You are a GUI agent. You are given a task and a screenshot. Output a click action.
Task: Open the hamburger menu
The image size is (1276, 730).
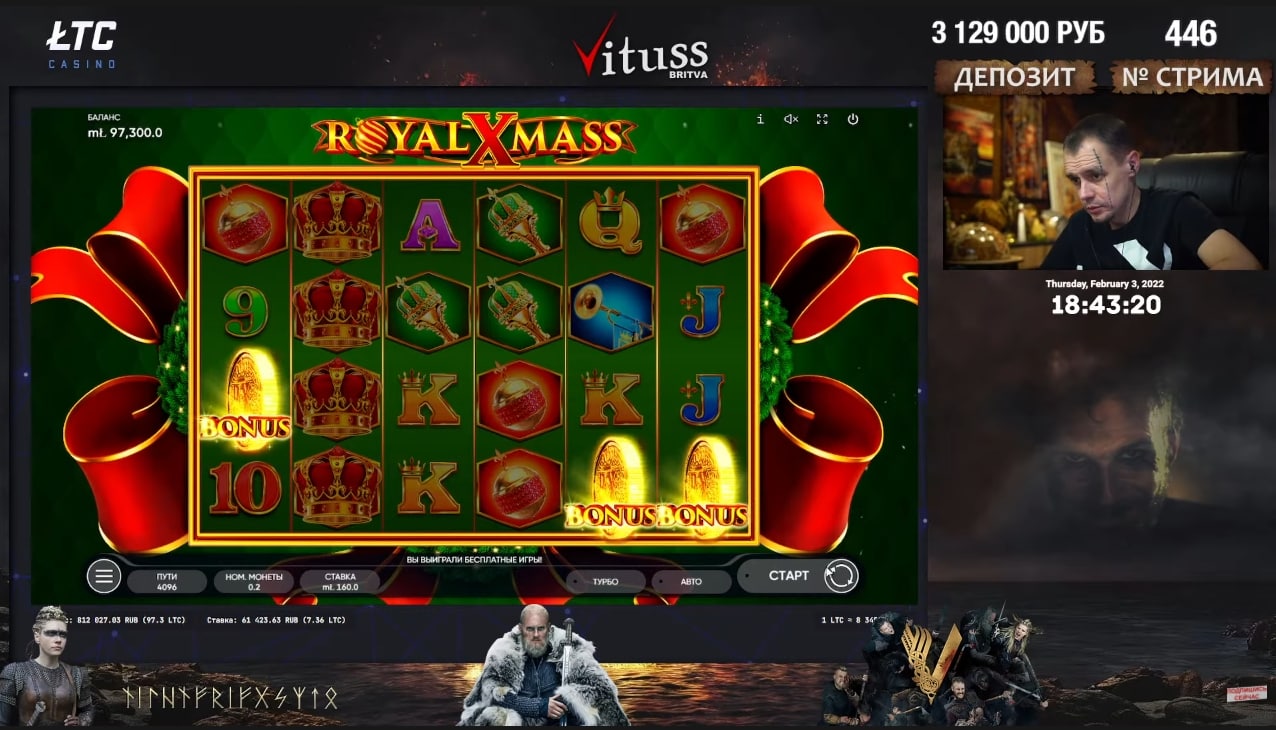tap(103, 576)
